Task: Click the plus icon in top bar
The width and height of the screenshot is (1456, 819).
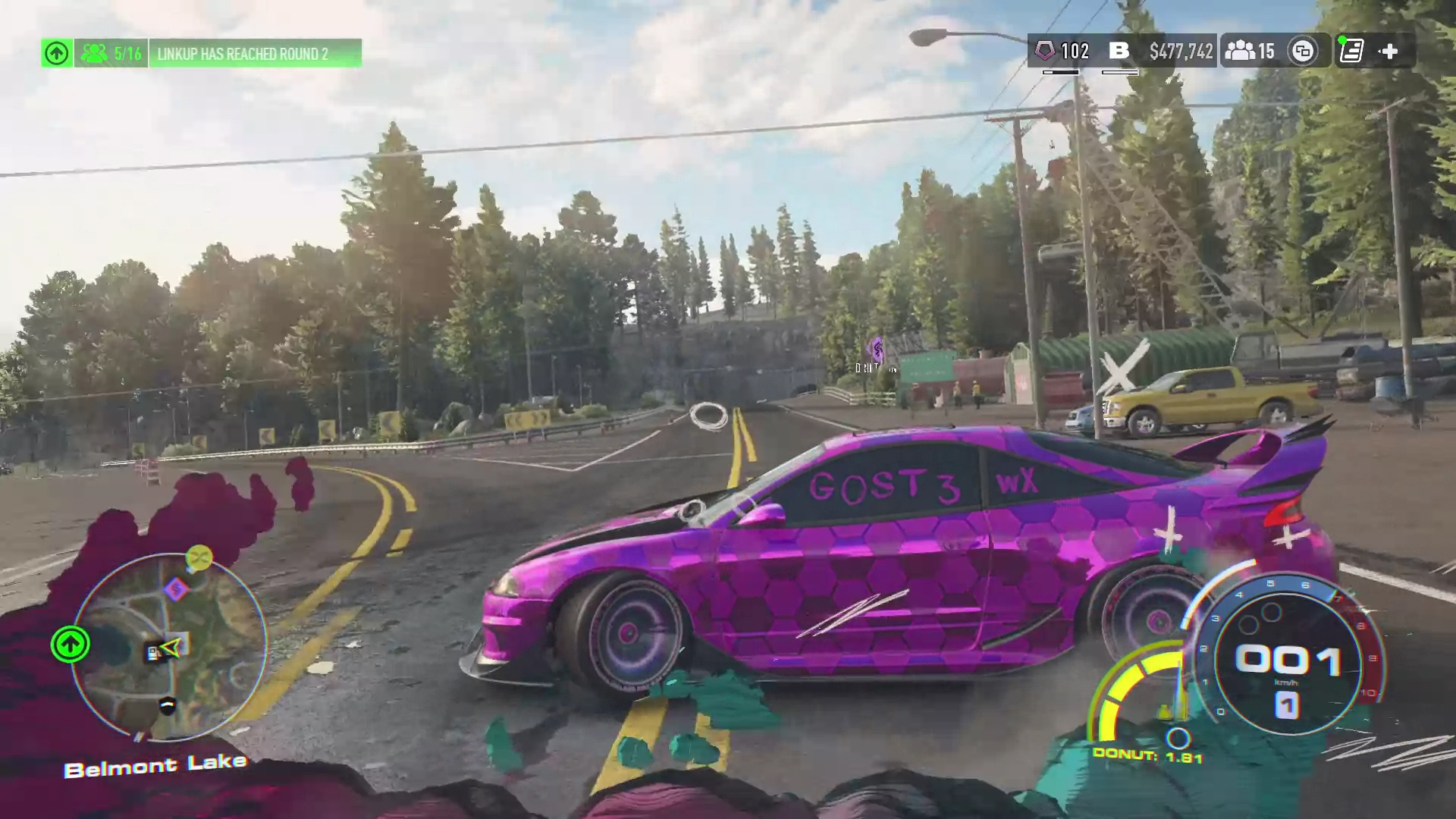Action: point(1389,52)
